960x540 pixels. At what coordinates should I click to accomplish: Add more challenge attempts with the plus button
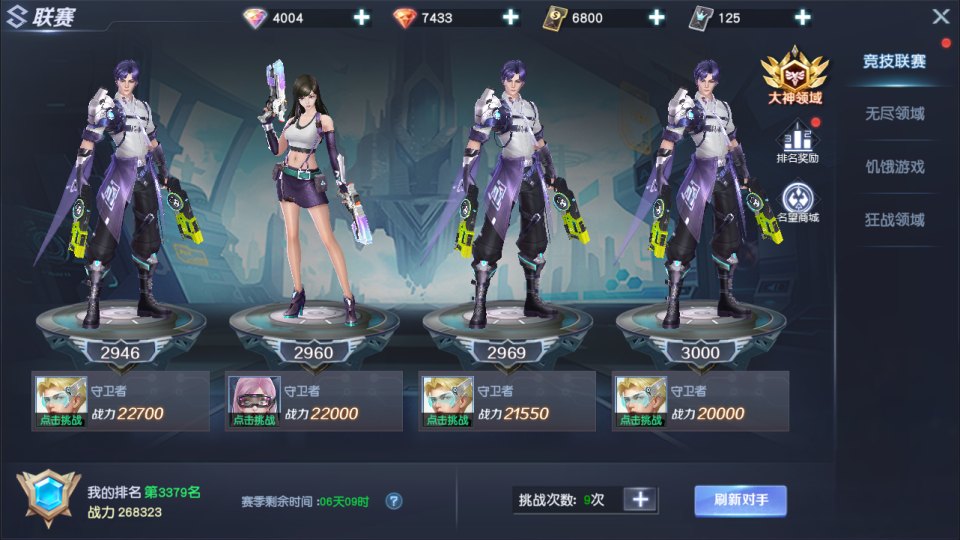coord(641,499)
